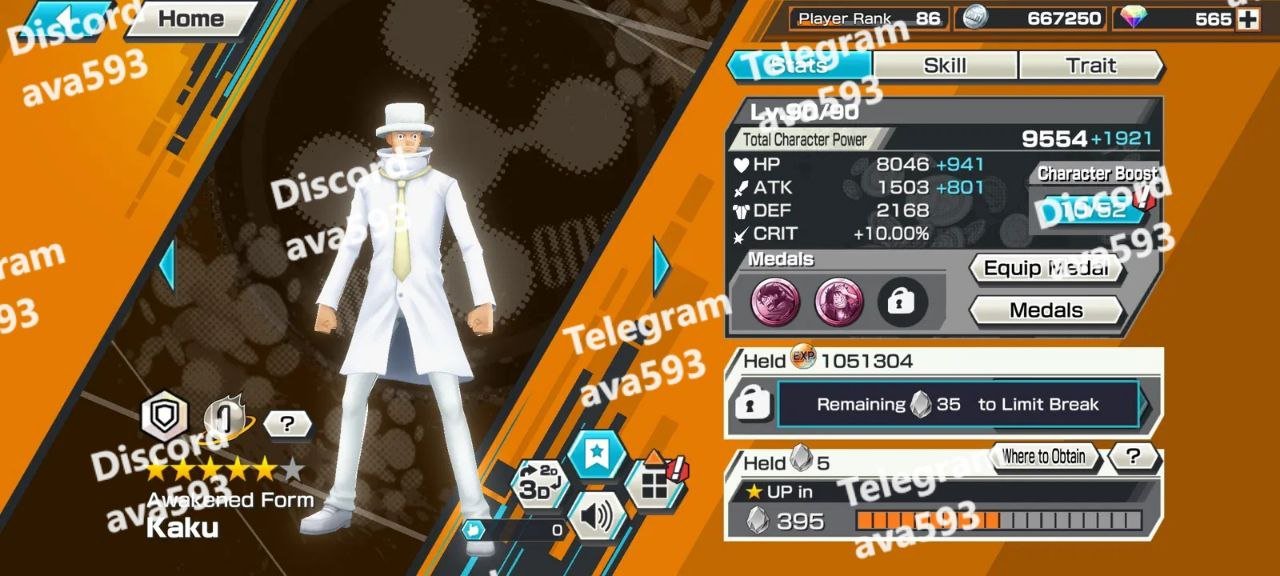1280x576 pixels.
Task: Select the Stats tab
Action: coord(800,66)
